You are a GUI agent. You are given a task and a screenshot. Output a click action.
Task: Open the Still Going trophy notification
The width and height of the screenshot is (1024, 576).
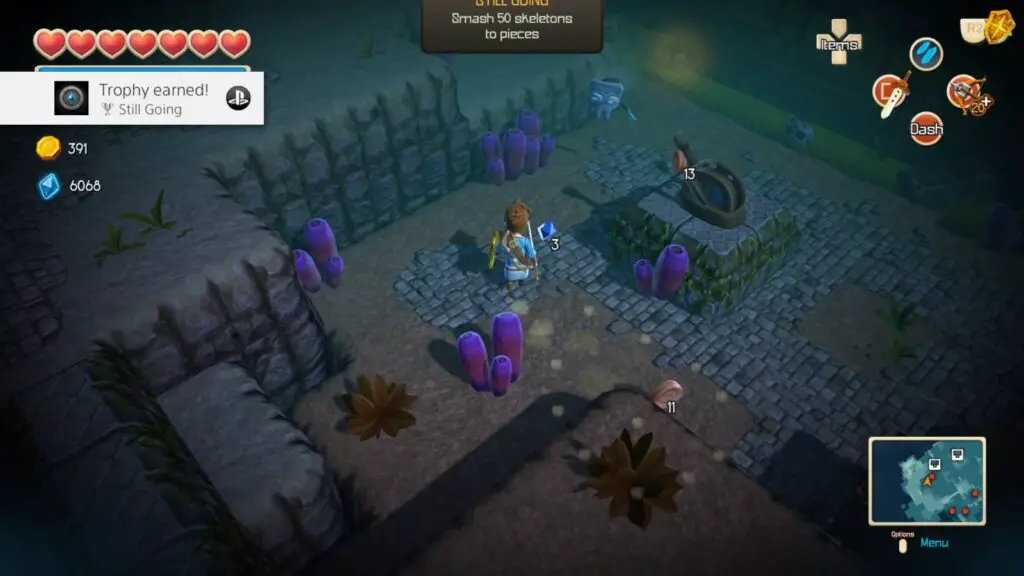tap(132, 98)
